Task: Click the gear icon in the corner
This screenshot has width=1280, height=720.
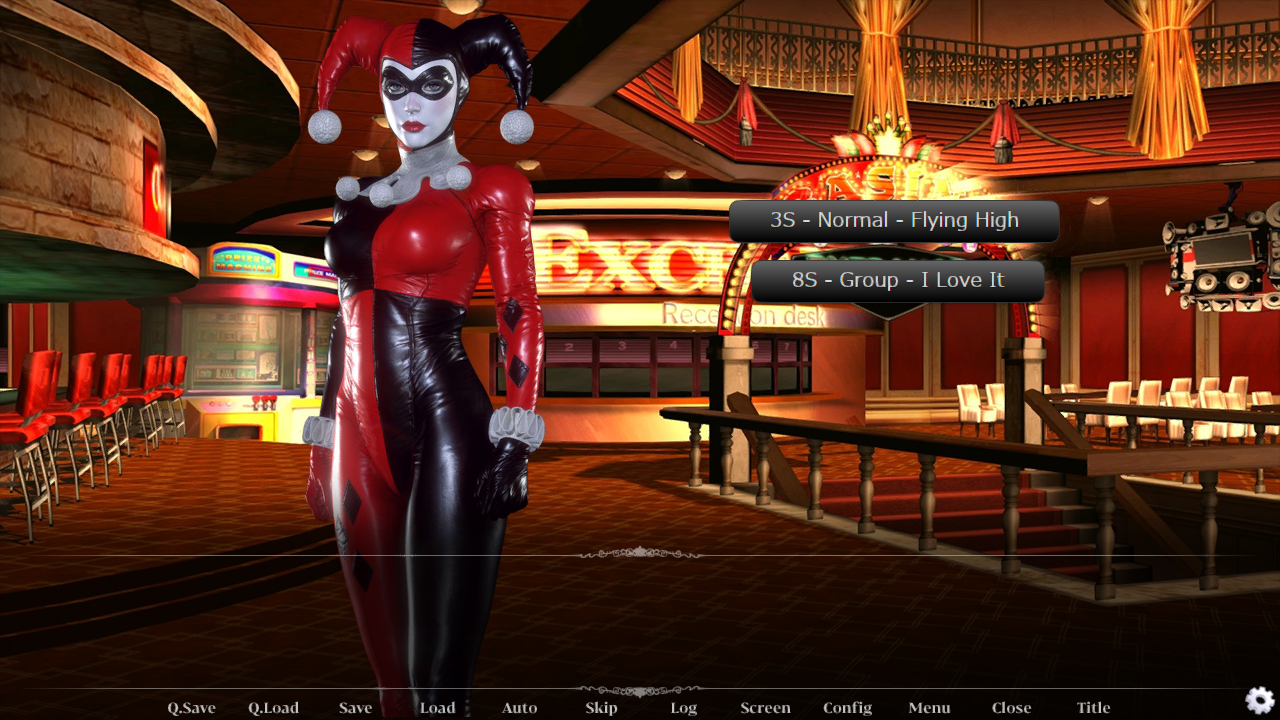Action: (x=1259, y=700)
